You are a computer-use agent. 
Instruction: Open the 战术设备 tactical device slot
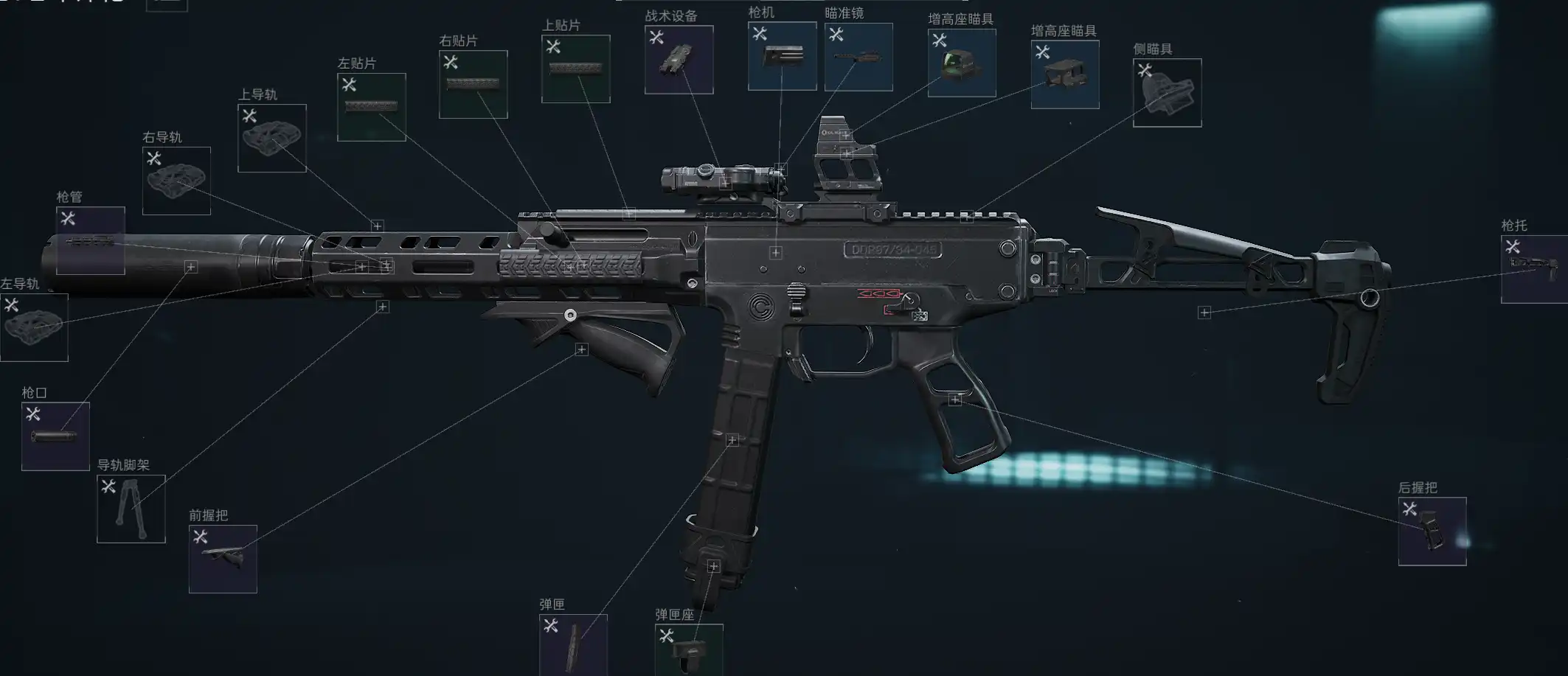coord(679,60)
